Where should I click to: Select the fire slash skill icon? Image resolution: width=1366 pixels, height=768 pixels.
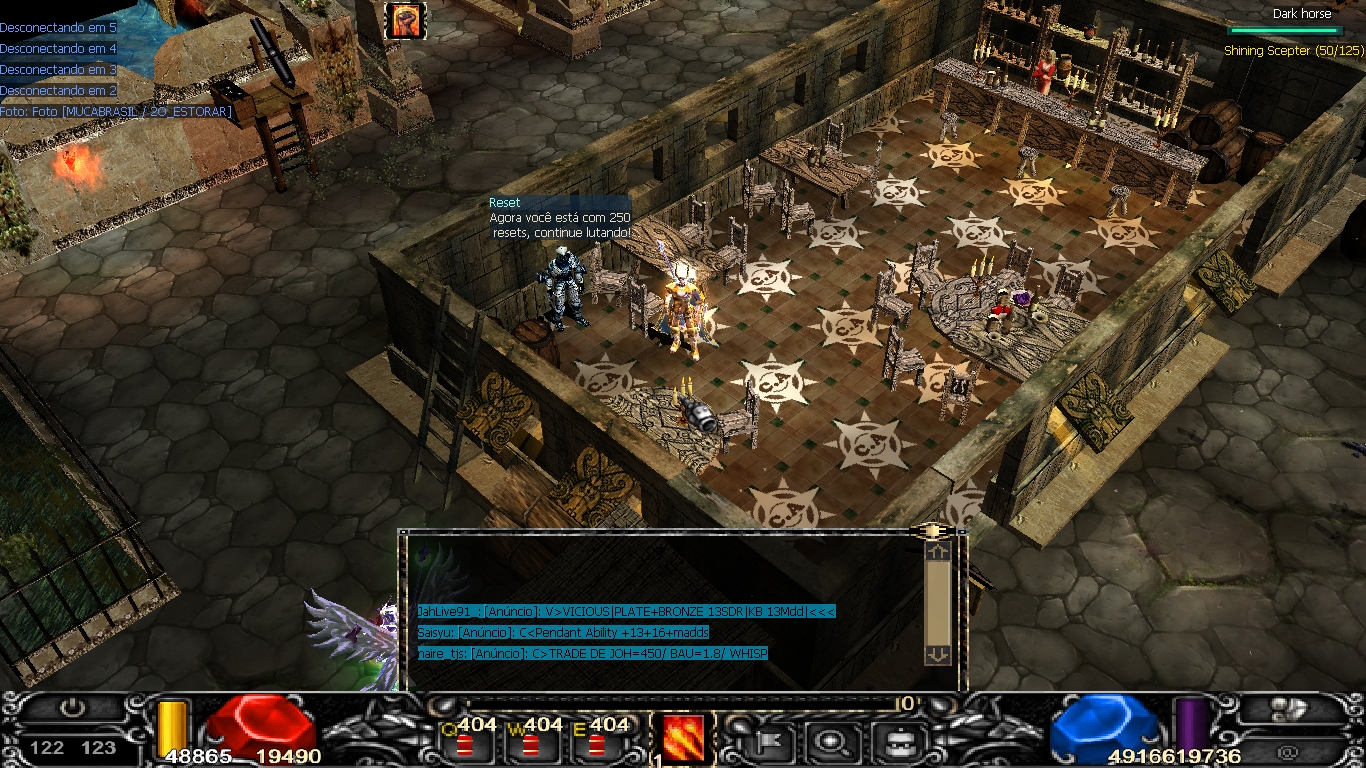coord(684,738)
